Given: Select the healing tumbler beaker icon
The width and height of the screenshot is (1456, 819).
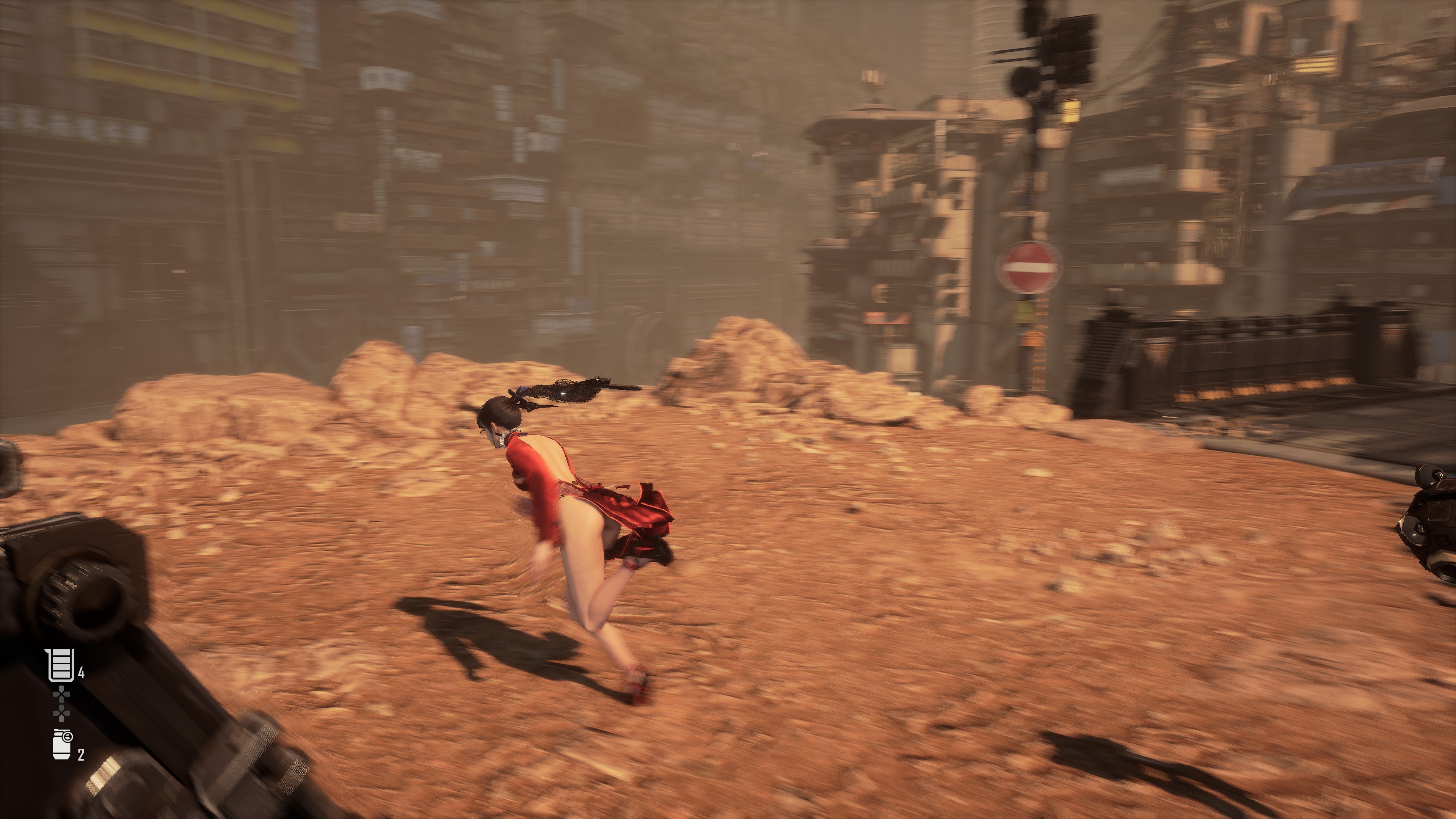Looking at the screenshot, I should (x=61, y=665).
